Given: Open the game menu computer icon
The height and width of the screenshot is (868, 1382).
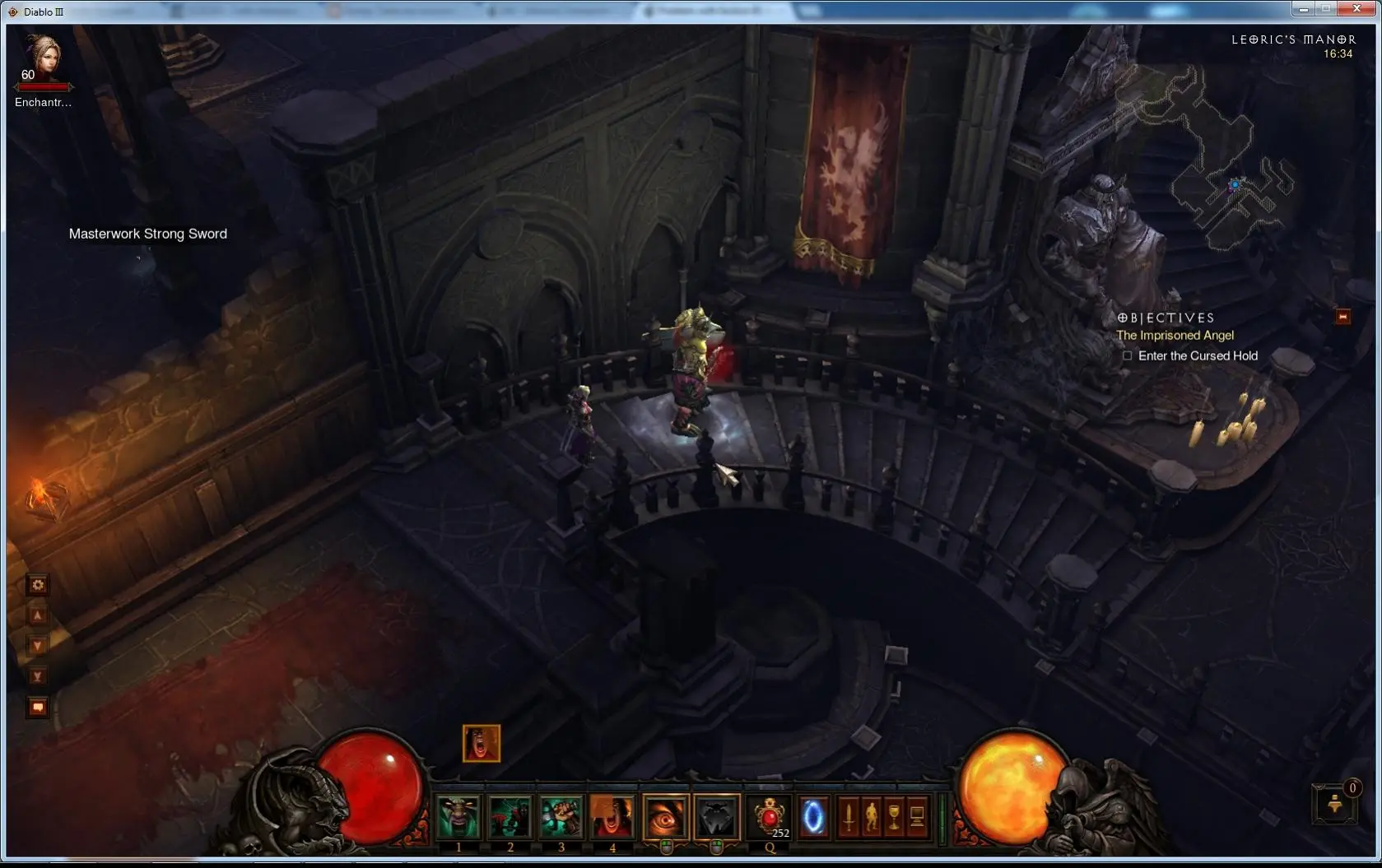Looking at the screenshot, I should 917,818.
